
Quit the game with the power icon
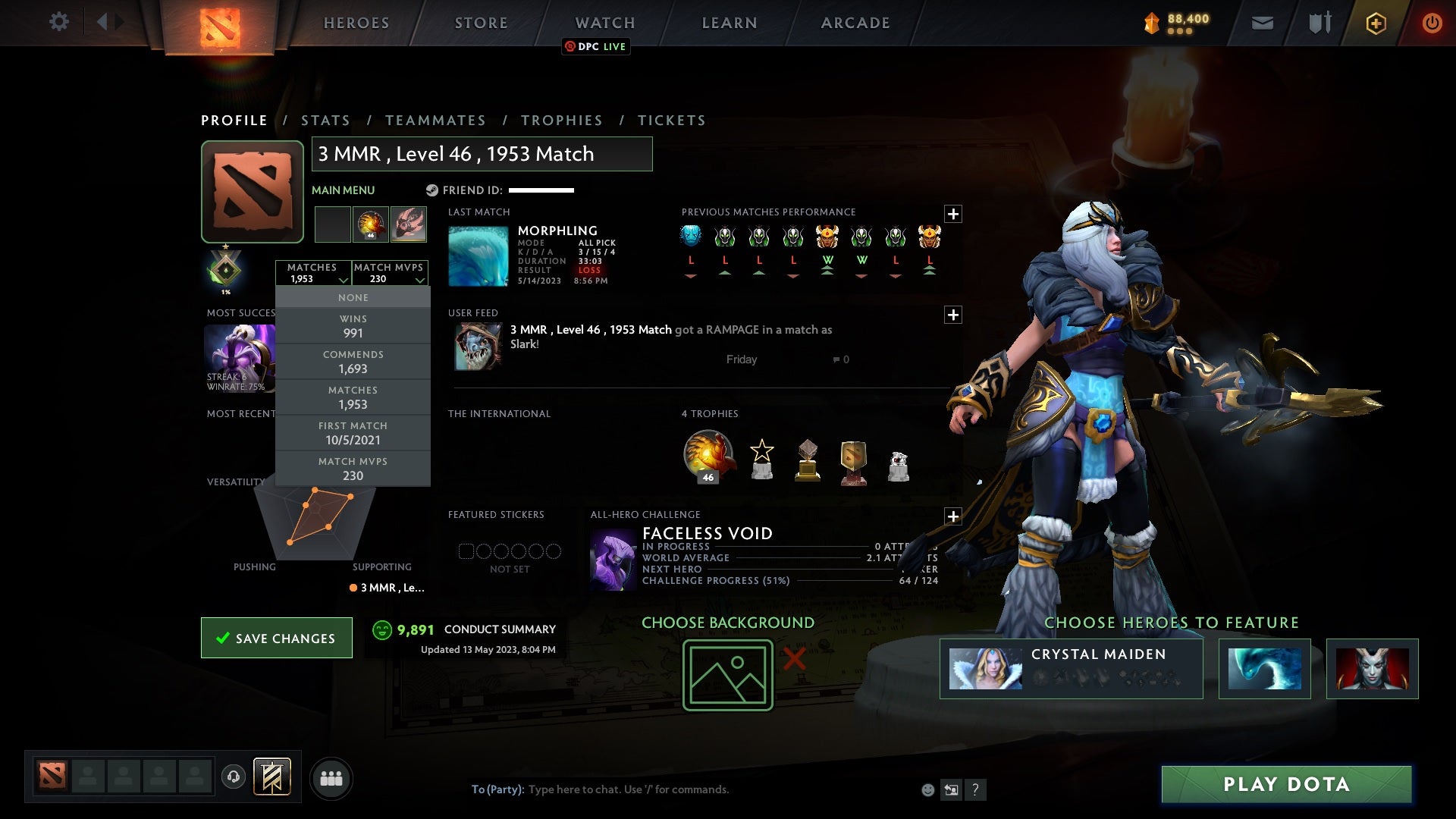tap(1432, 23)
